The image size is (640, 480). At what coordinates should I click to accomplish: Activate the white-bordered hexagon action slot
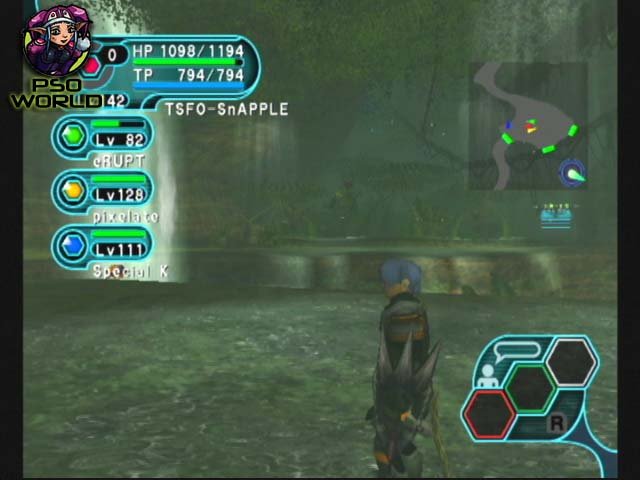pyautogui.click(x=571, y=360)
